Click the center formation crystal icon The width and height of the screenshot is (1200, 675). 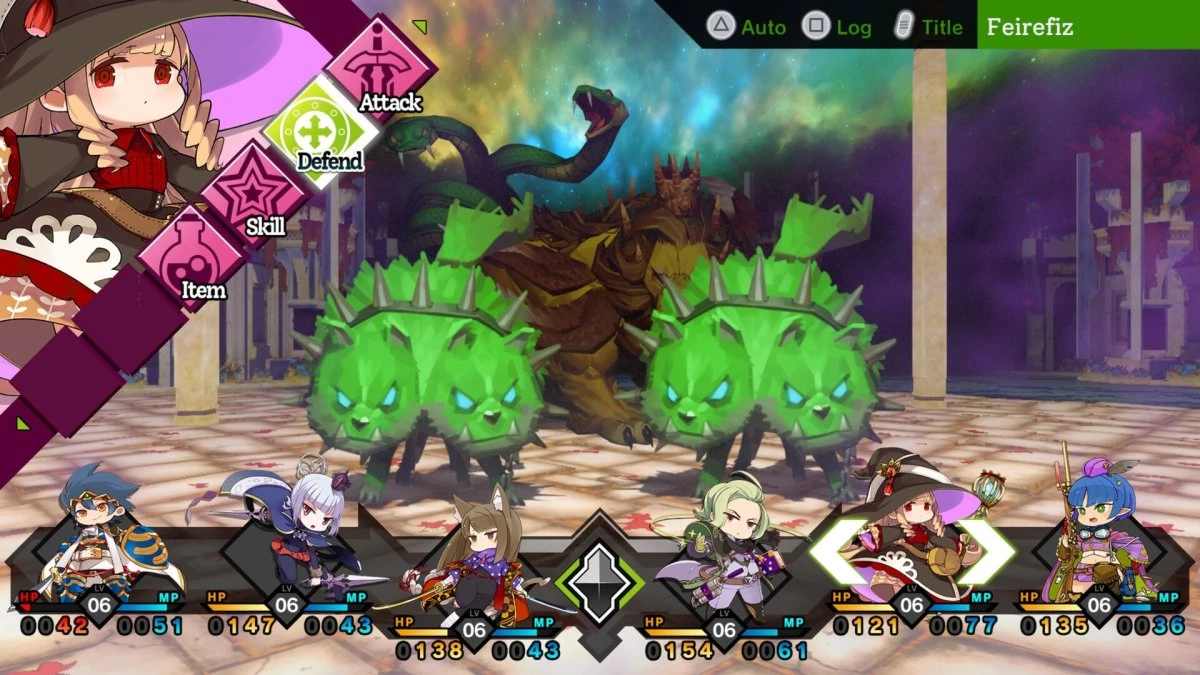[x=600, y=583]
